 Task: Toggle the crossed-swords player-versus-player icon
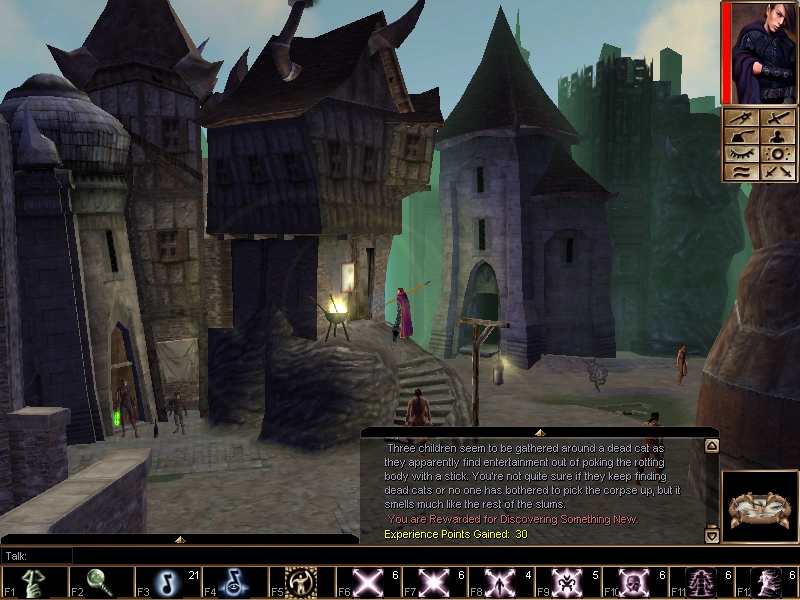coord(776,172)
